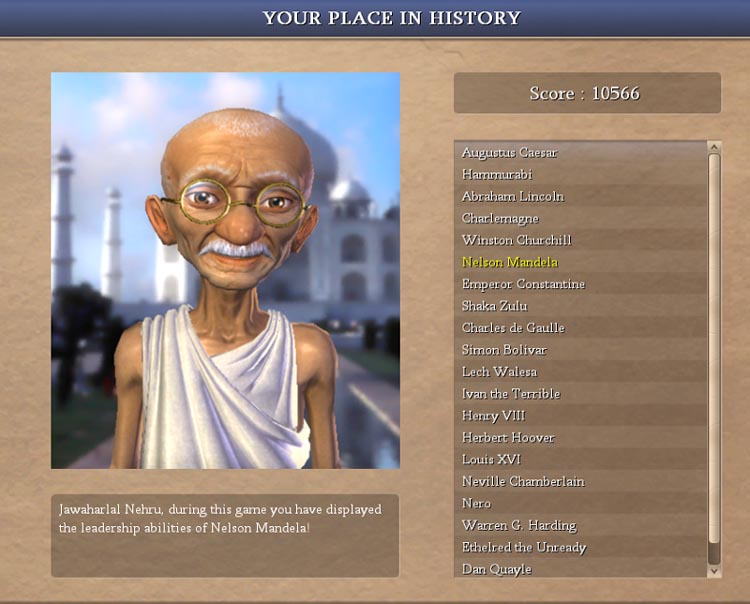Select the Nero list entry
This screenshot has height=604, width=750.
(475, 504)
